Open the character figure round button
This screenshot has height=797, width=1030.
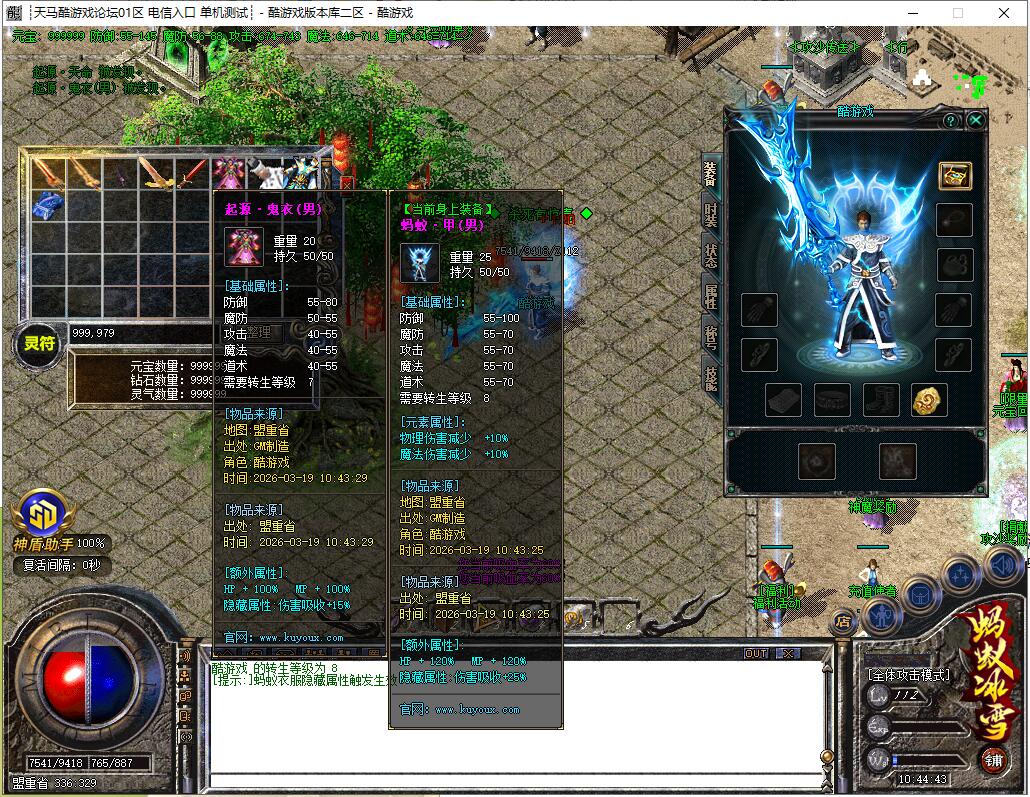click(882, 615)
